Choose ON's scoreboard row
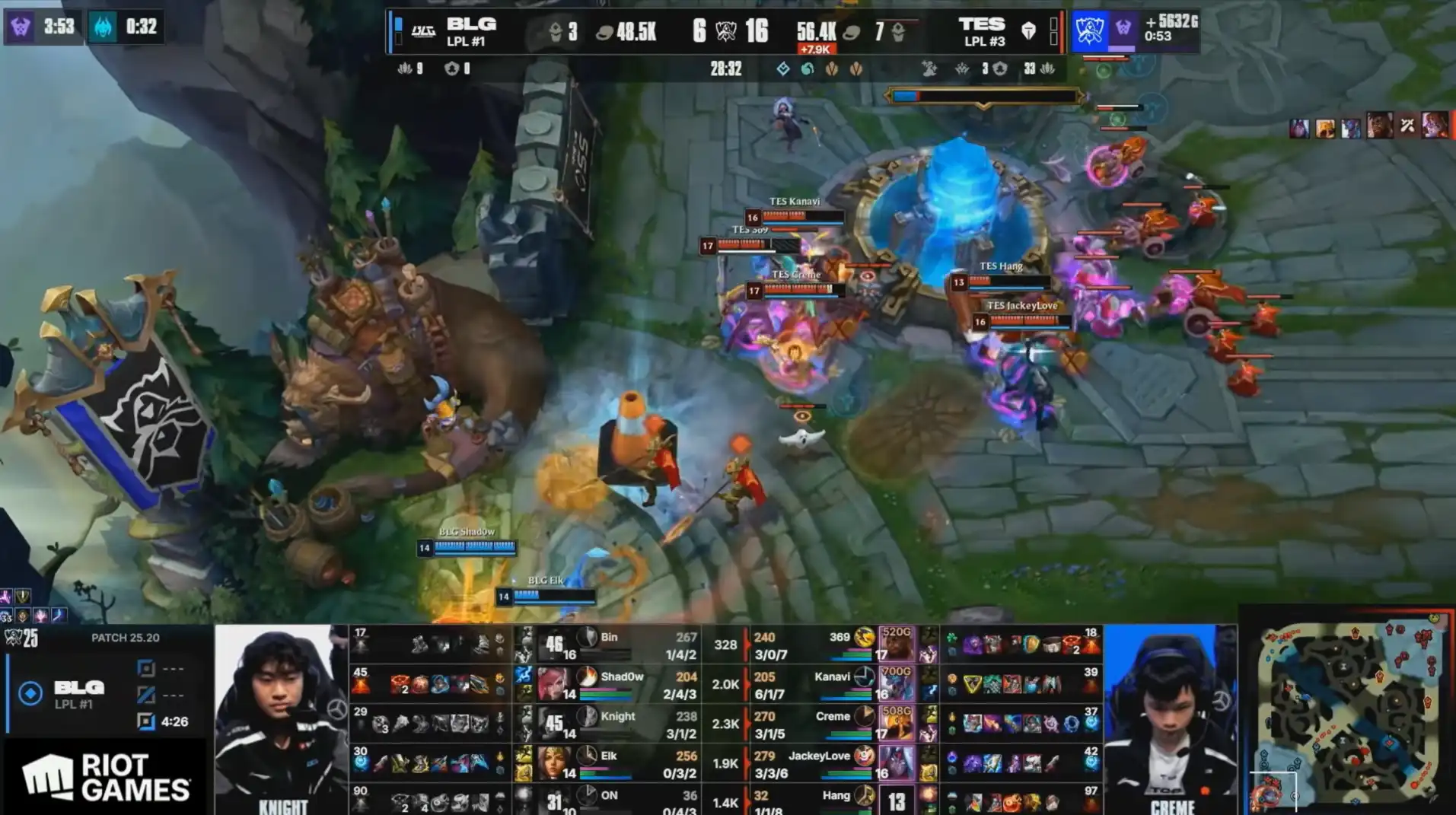Viewport: 1456px width, 815px height. 609,801
